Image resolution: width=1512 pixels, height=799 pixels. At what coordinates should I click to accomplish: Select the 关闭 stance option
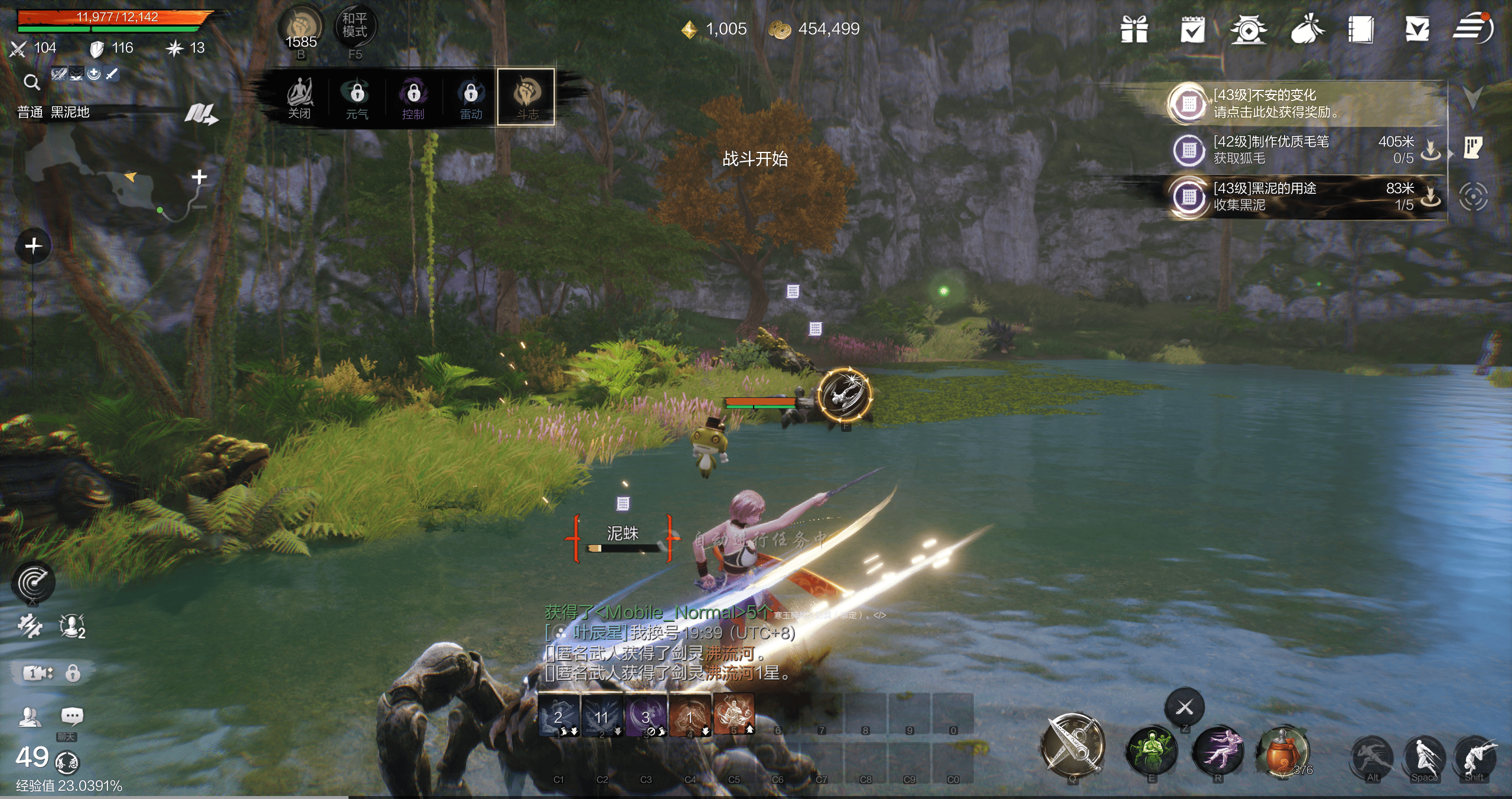(299, 98)
